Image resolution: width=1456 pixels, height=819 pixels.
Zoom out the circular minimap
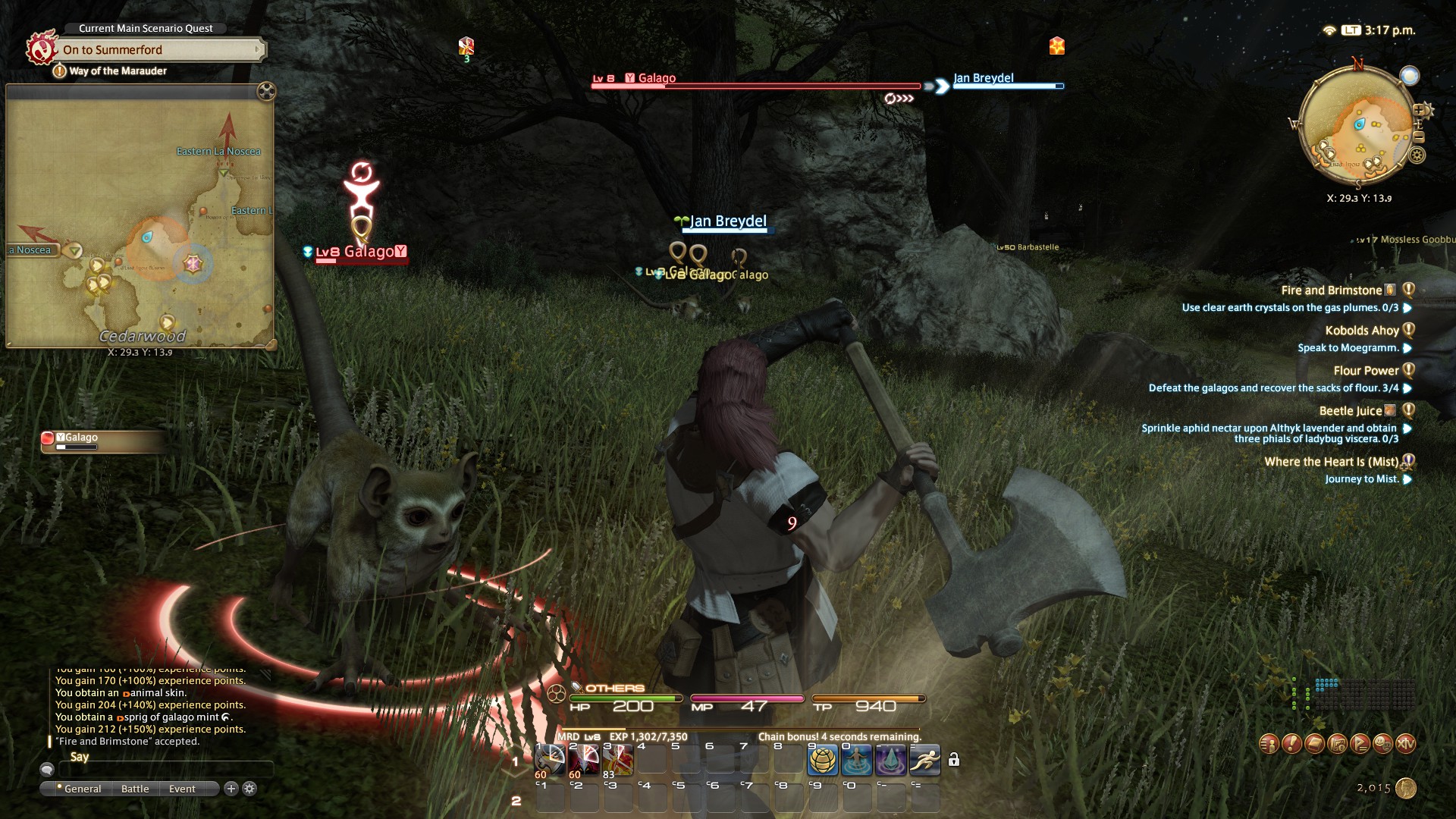[1419, 137]
